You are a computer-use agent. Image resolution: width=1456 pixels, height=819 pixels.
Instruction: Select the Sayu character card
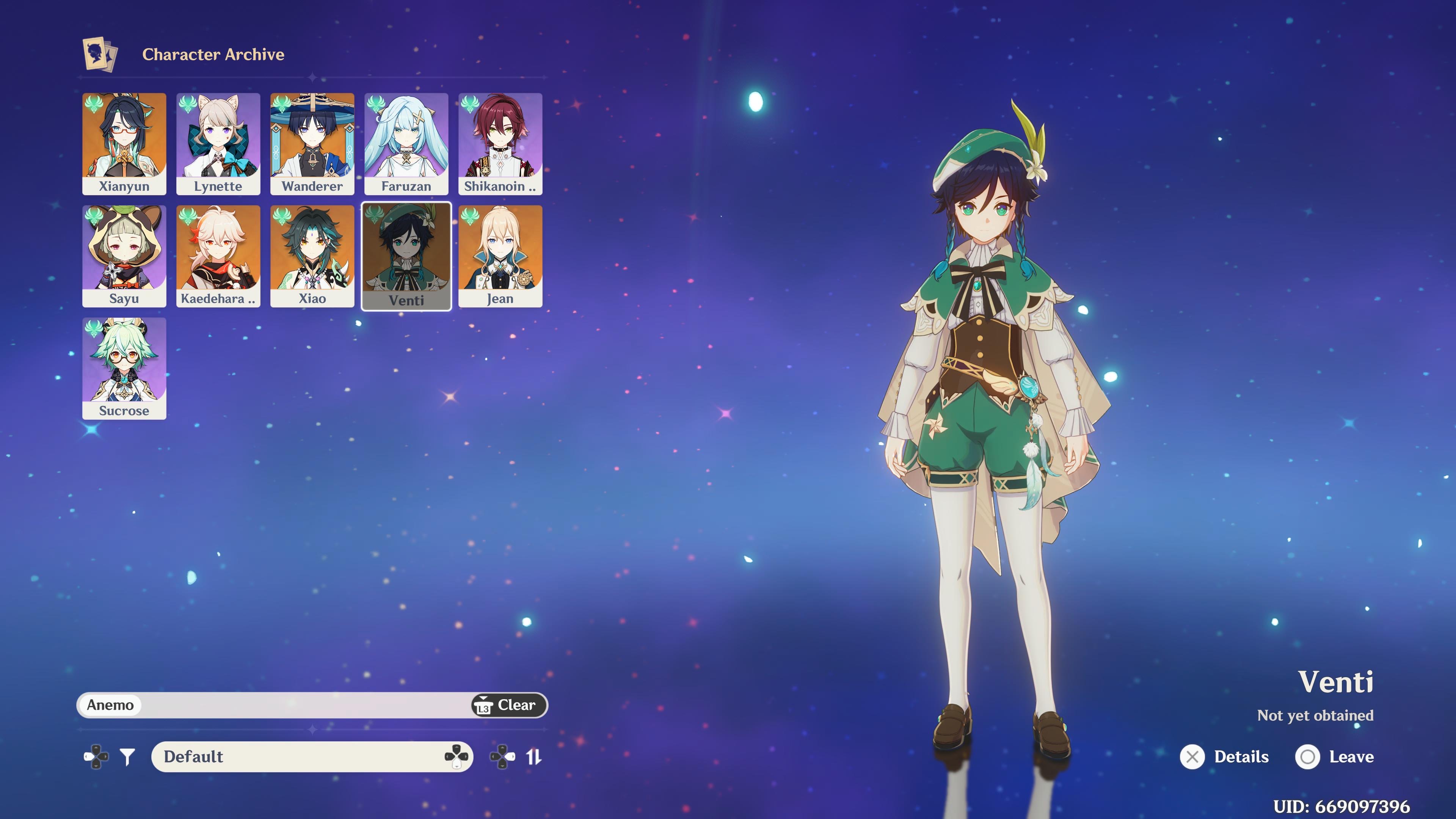pyautogui.click(x=124, y=256)
